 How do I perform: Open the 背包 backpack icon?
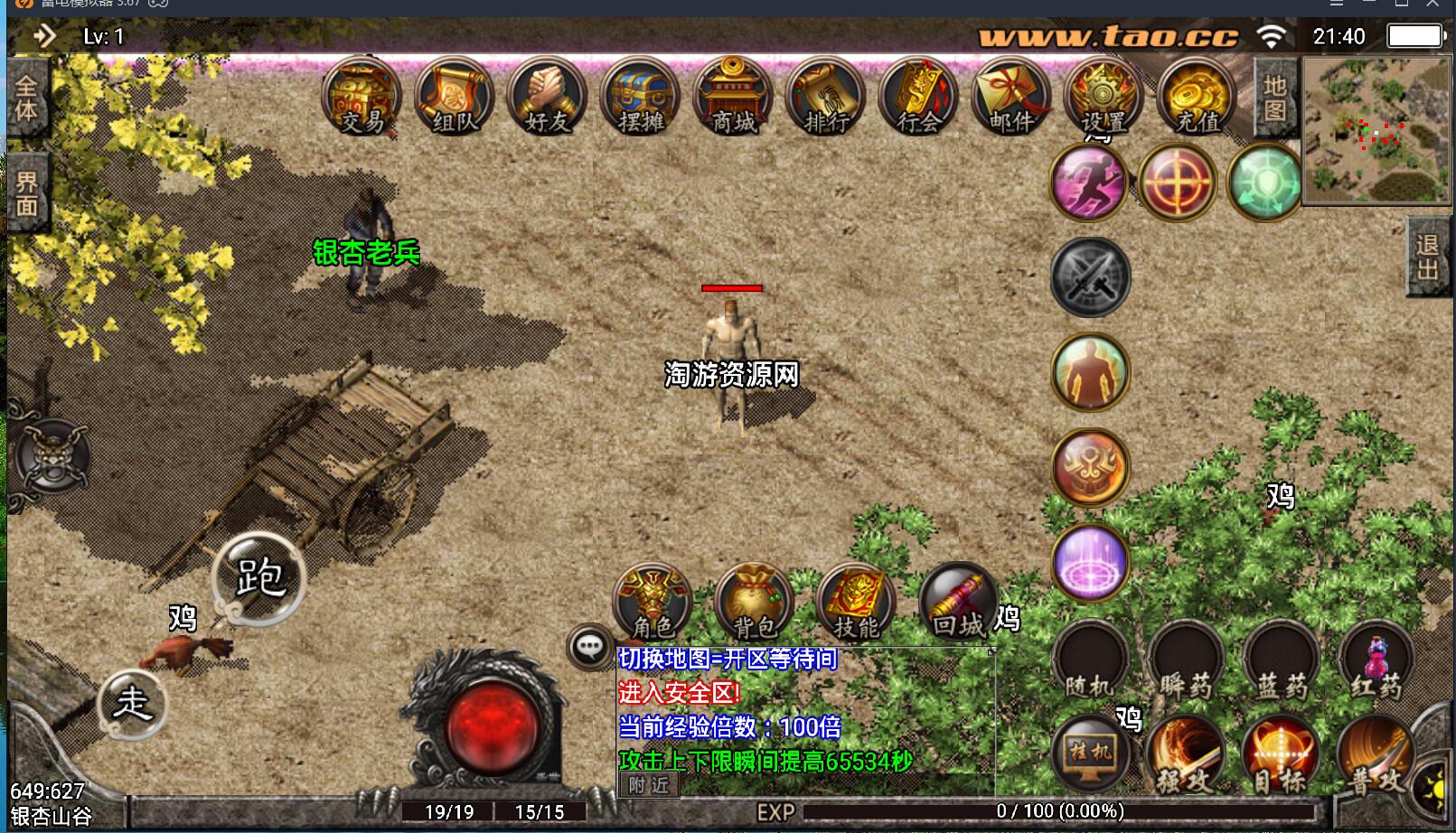click(x=756, y=601)
